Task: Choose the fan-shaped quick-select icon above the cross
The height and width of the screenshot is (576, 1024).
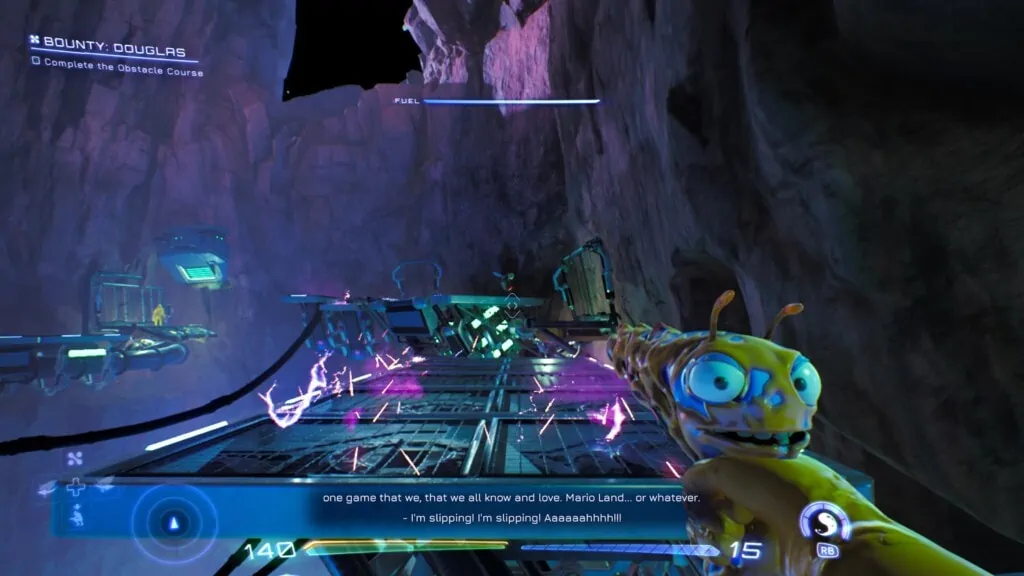Action: [x=73, y=460]
